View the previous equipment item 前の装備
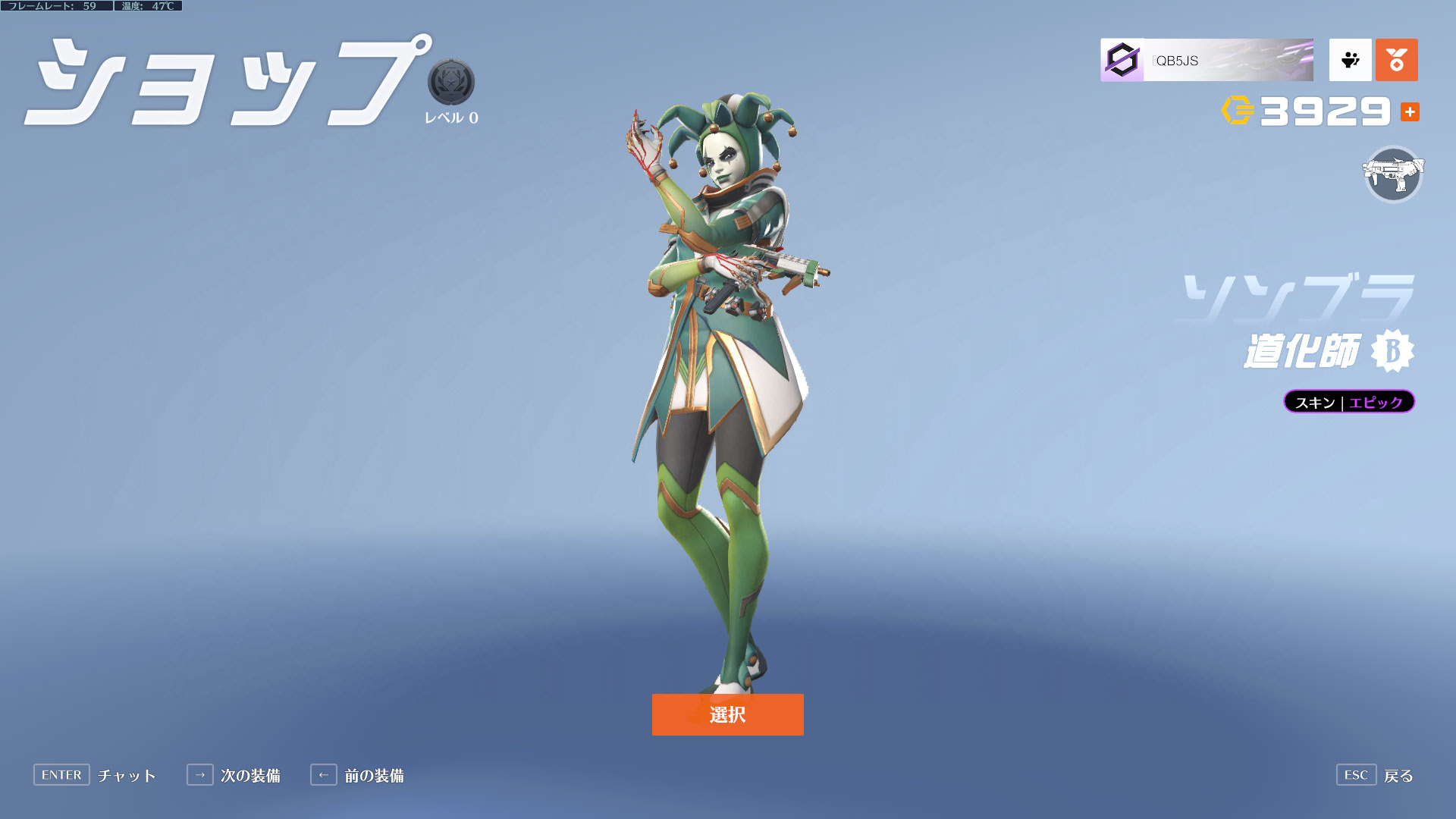 click(x=357, y=775)
